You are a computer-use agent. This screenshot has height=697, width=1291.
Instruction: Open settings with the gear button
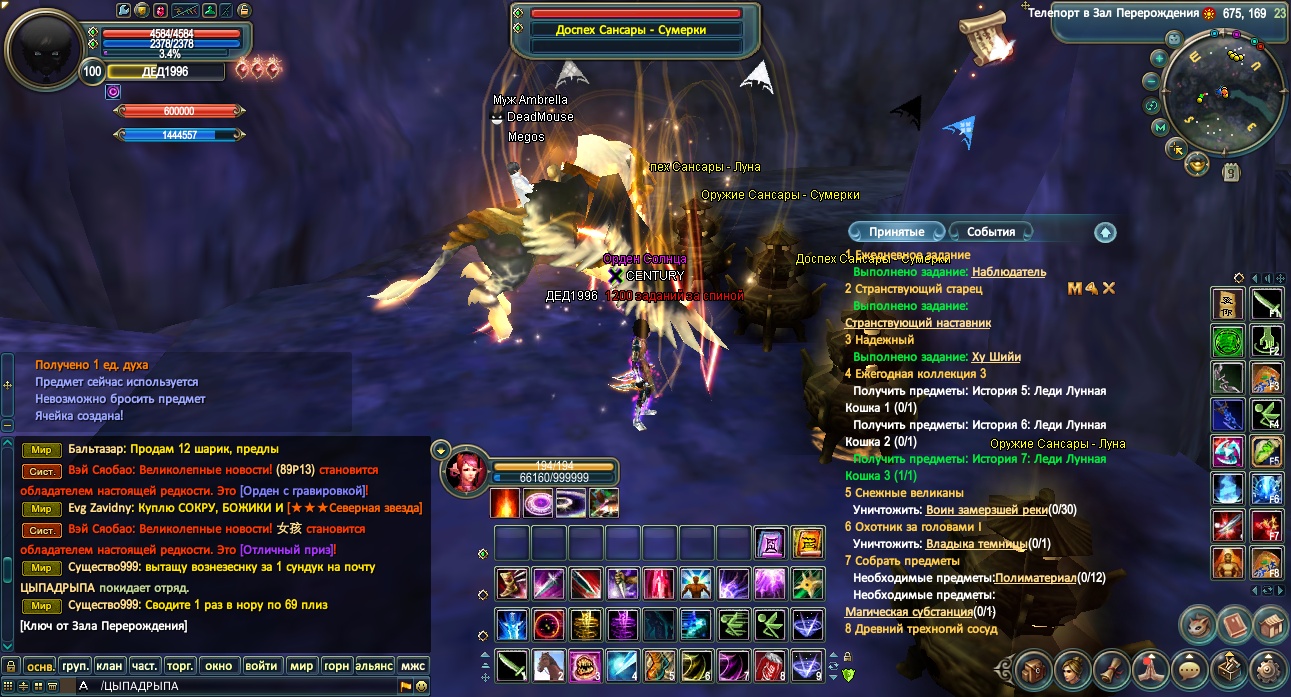pos(1270,668)
